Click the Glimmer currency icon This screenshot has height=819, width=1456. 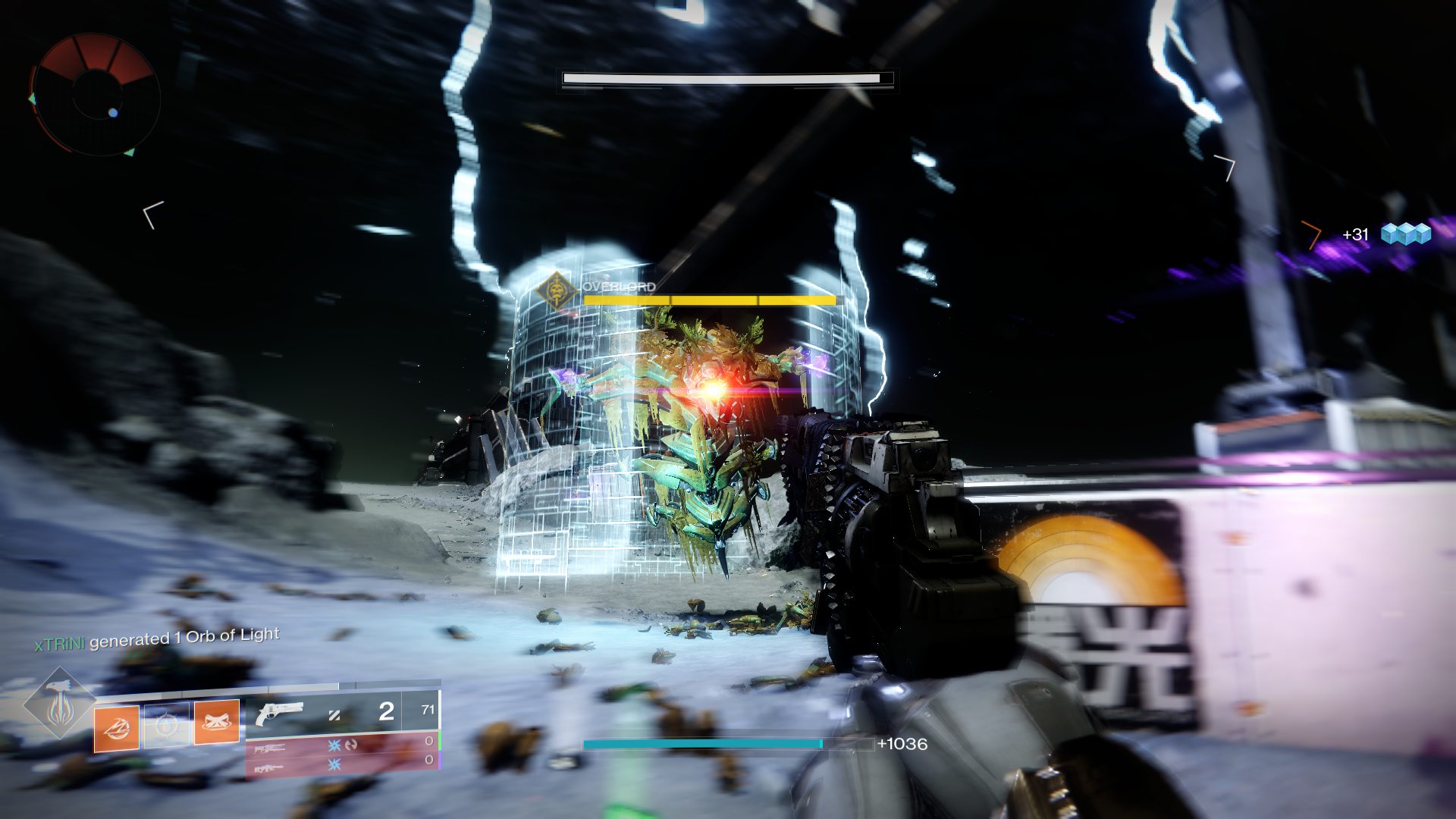[1407, 235]
